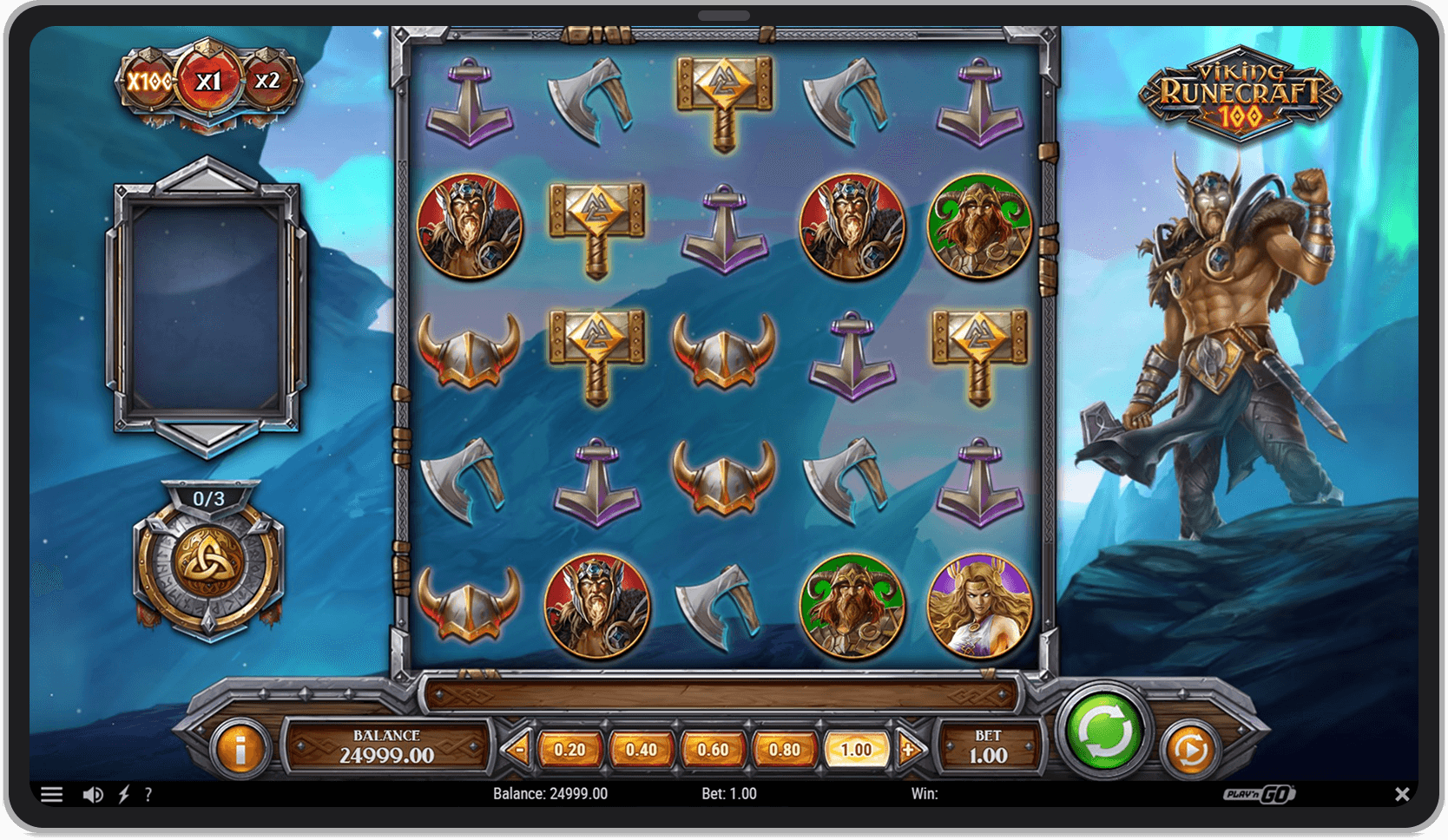Activate the 0/3 charge medallion

208,564
